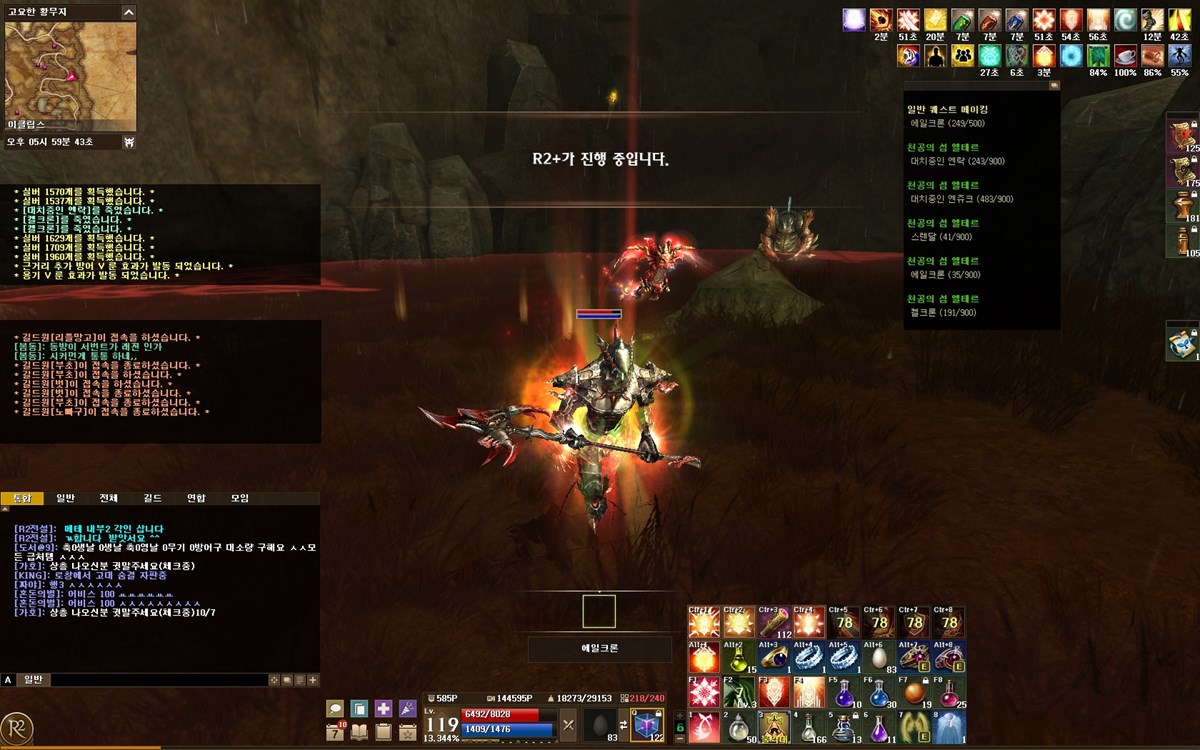1200x750 pixels.
Task: Select the Alt+3 gold ring slot
Action: tap(773, 657)
